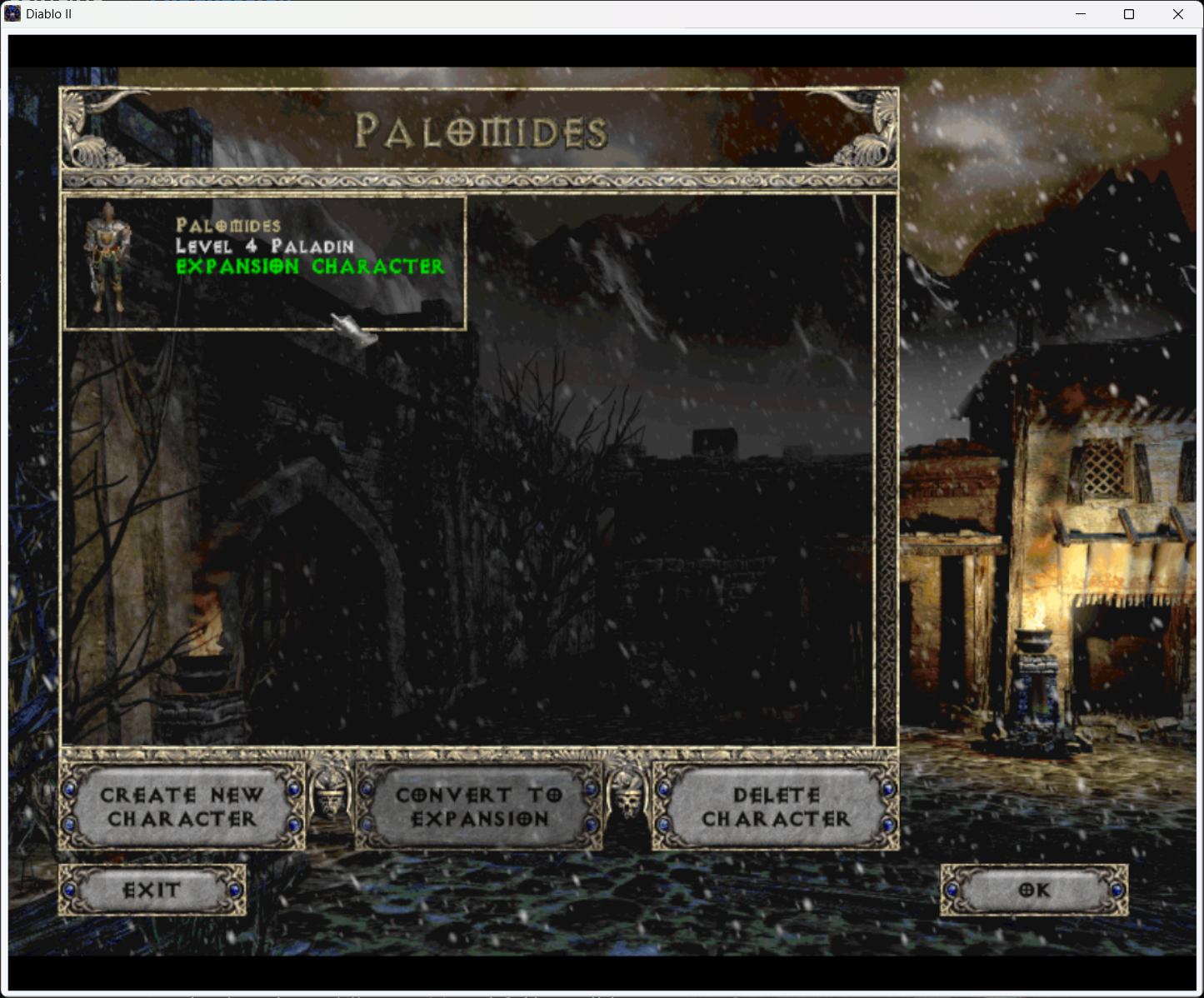1204x998 pixels.
Task: Delete the selected character
Action: (776, 806)
